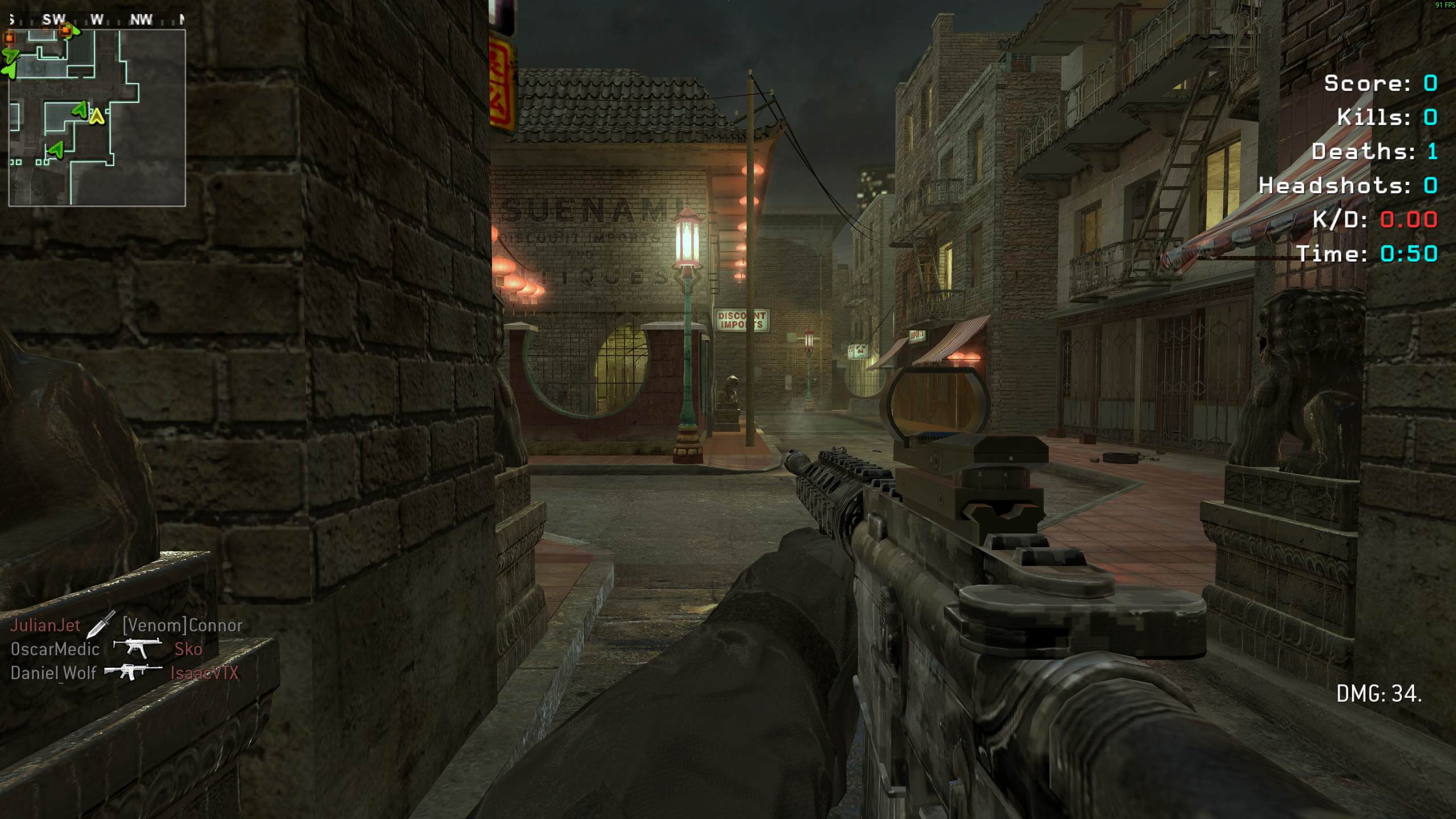Click the compass heading strip above minimap

tap(97, 20)
